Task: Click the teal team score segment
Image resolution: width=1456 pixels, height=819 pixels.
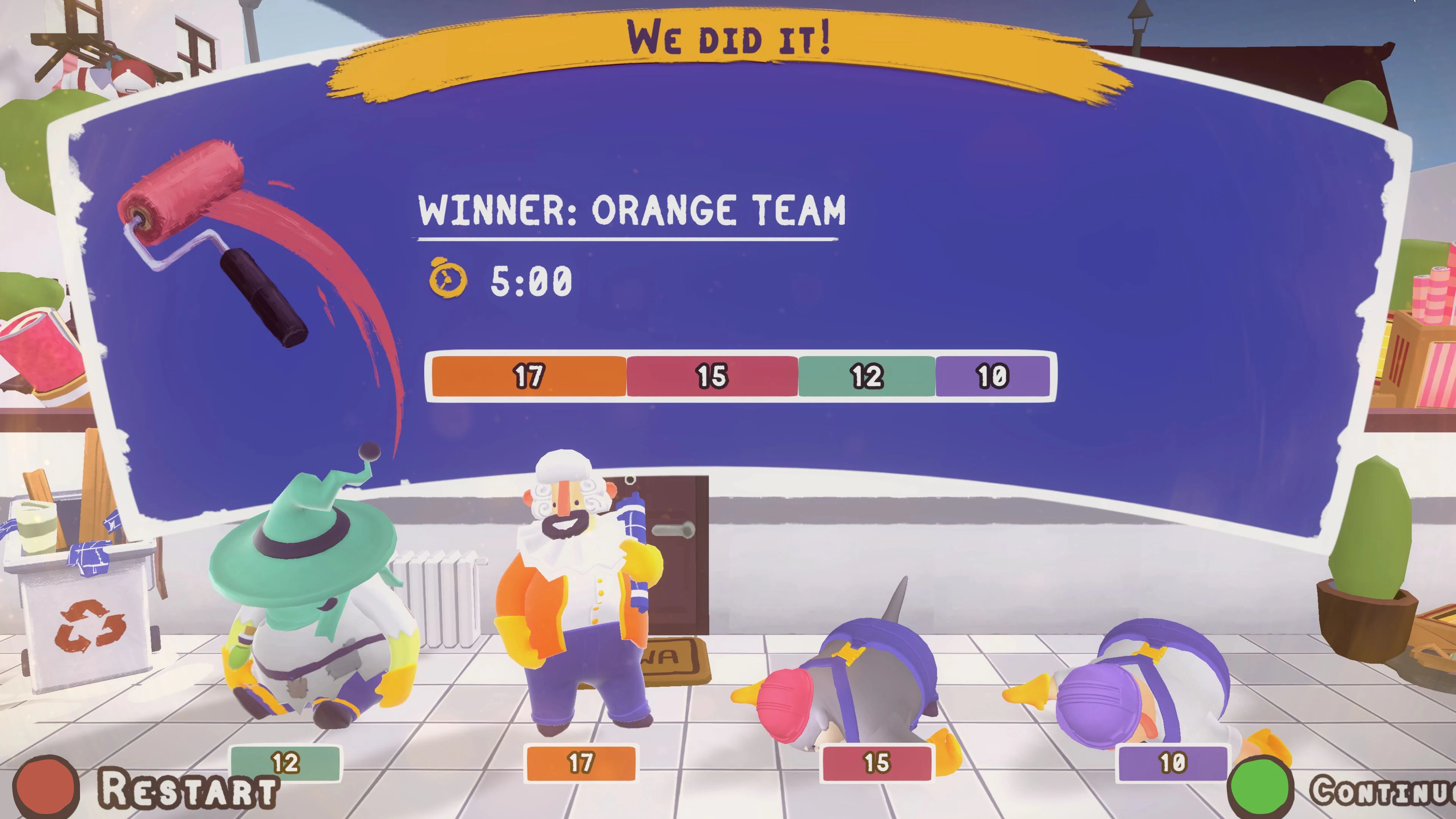Action: click(866, 376)
